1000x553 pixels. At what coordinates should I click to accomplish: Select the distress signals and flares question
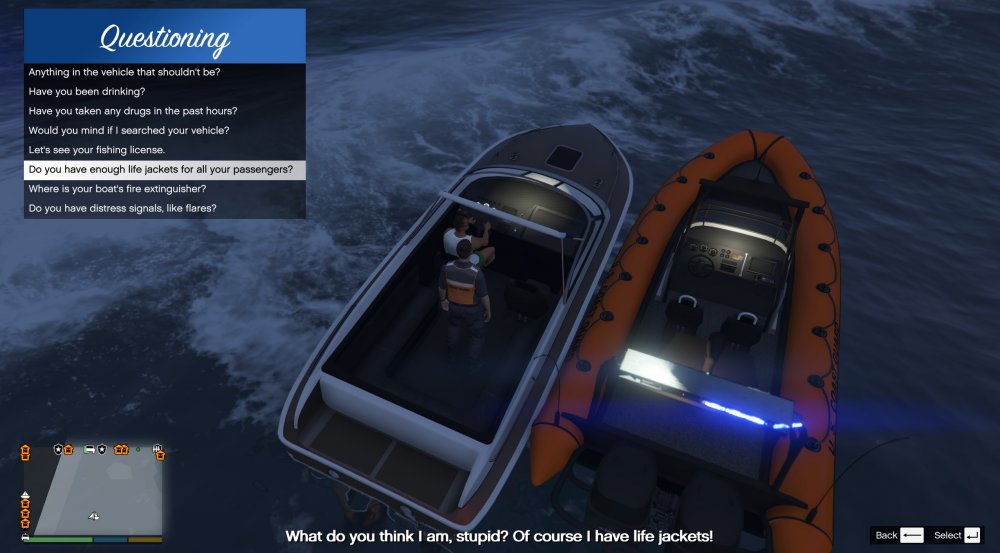pos(123,208)
